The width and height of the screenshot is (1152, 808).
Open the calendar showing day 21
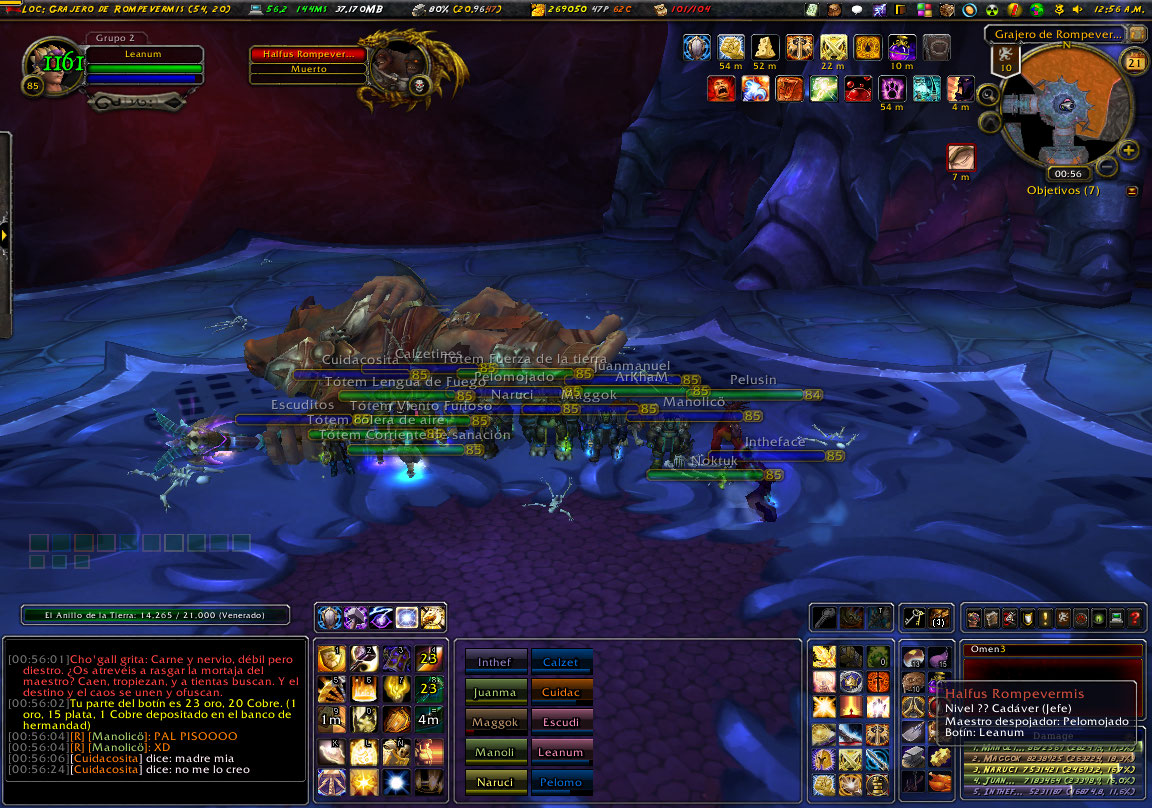1134,62
